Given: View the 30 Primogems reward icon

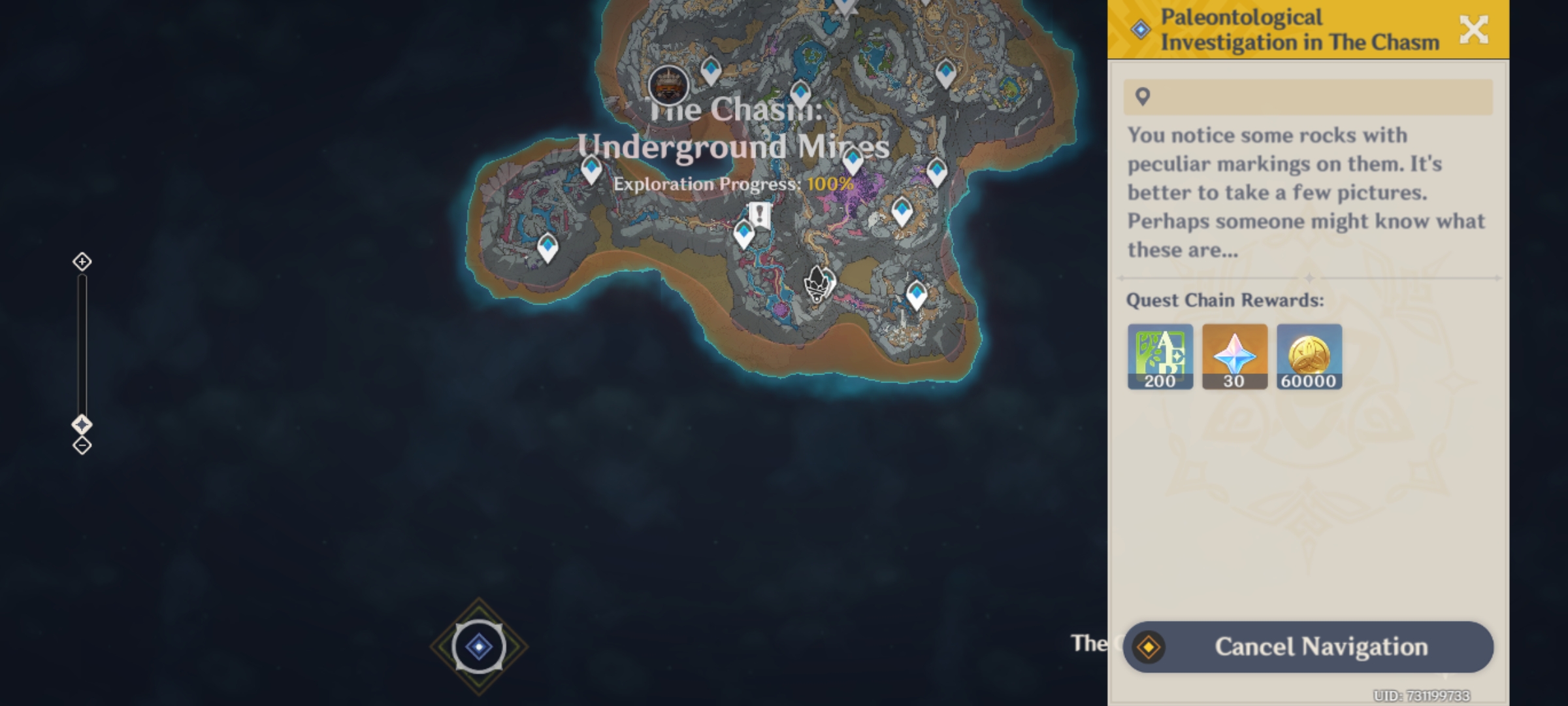Looking at the screenshot, I should 1236,356.
